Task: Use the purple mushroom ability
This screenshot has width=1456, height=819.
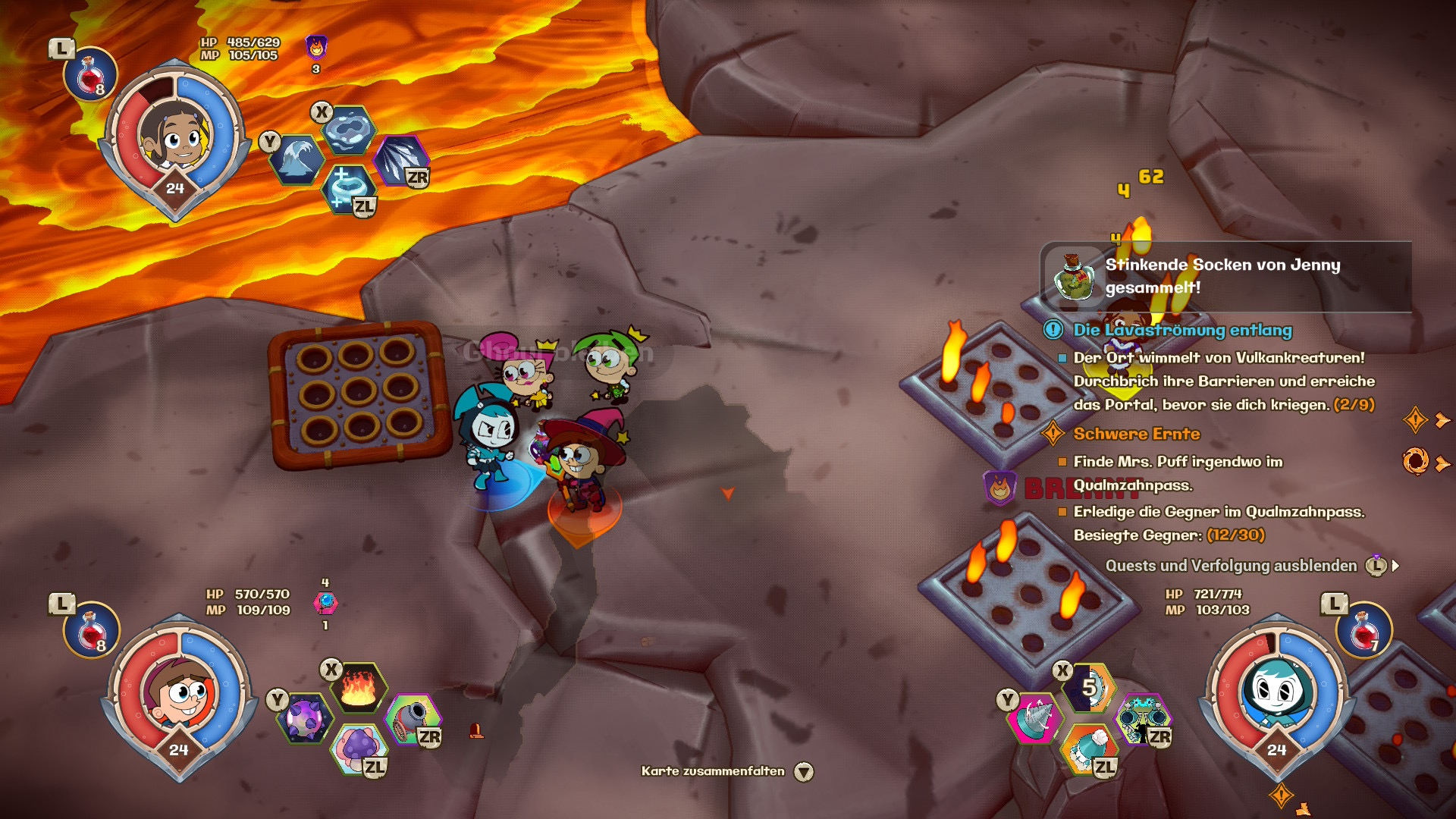Action: [359, 747]
